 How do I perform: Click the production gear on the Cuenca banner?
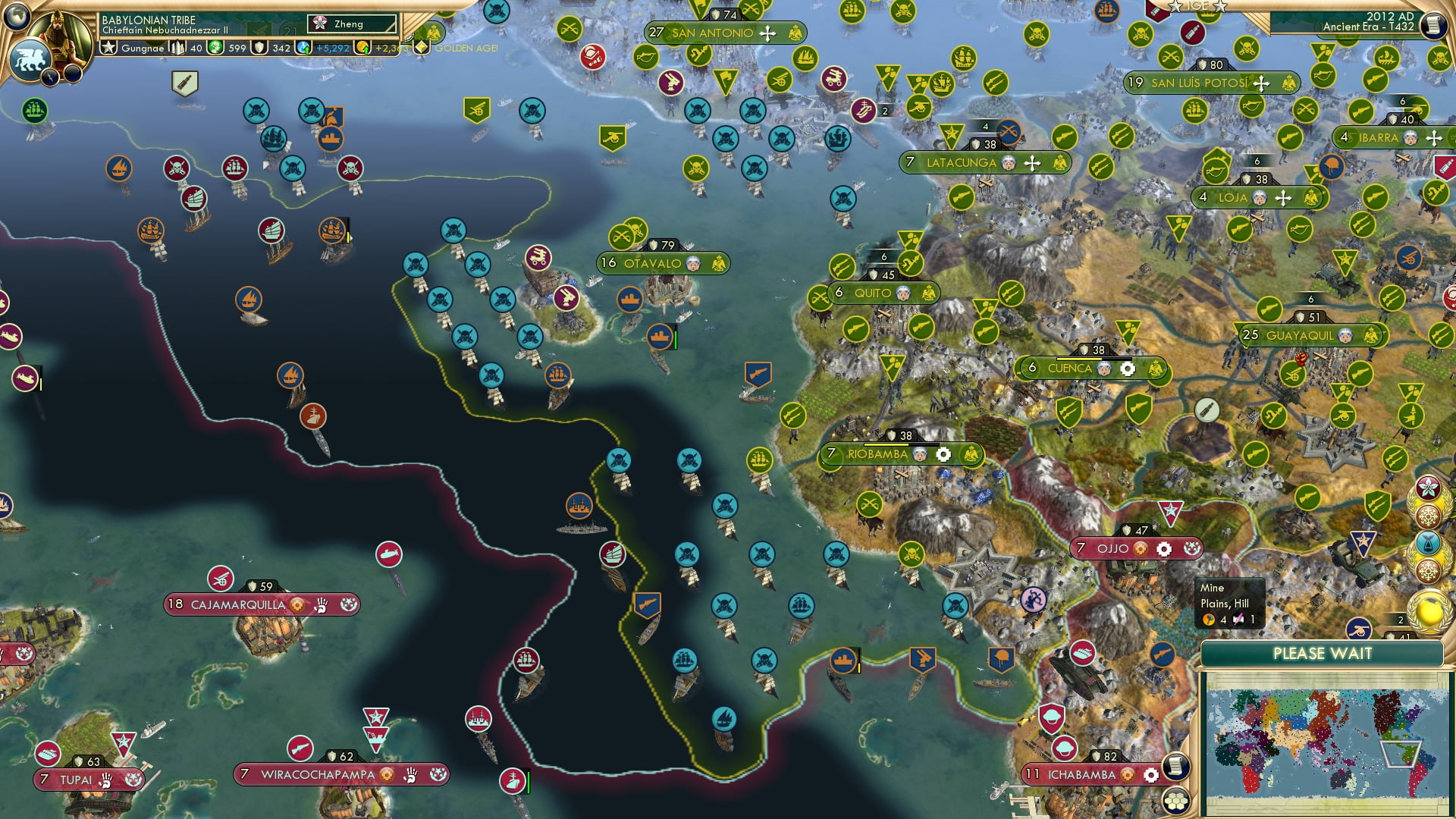tap(1129, 368)
